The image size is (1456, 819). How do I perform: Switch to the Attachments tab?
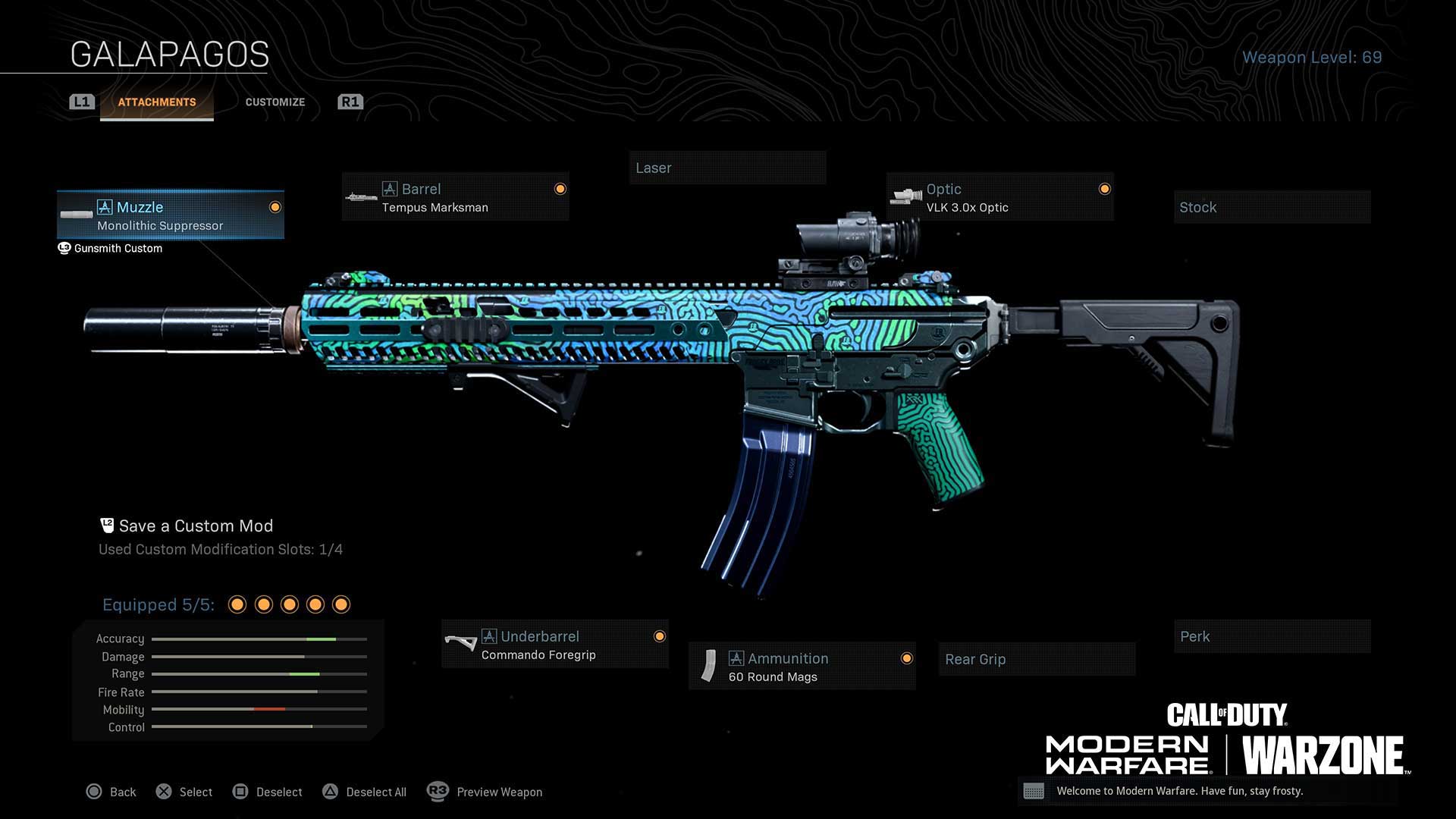click(x=157, y=102)
